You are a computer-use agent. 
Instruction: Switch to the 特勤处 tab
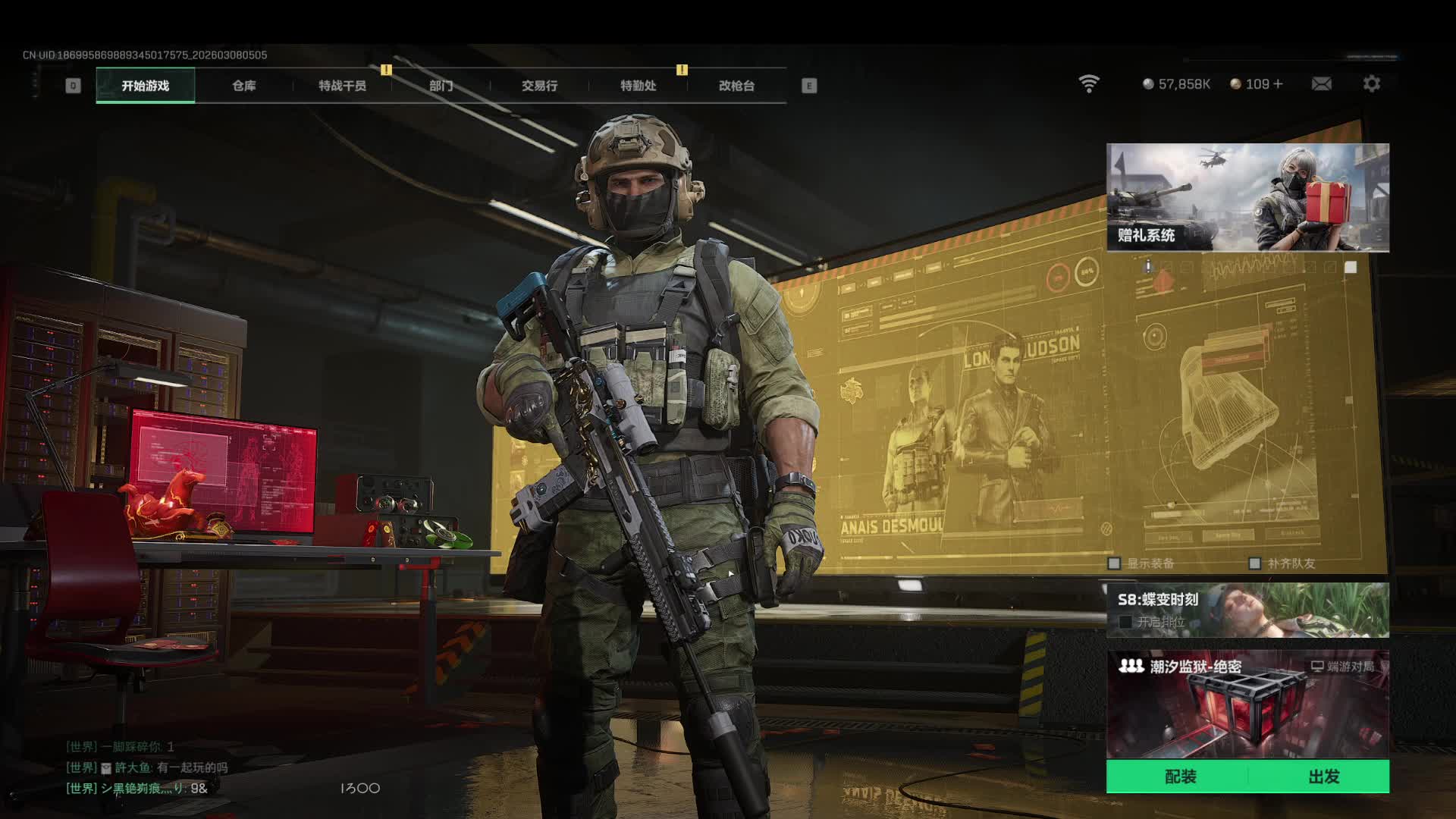click(638, 86)
